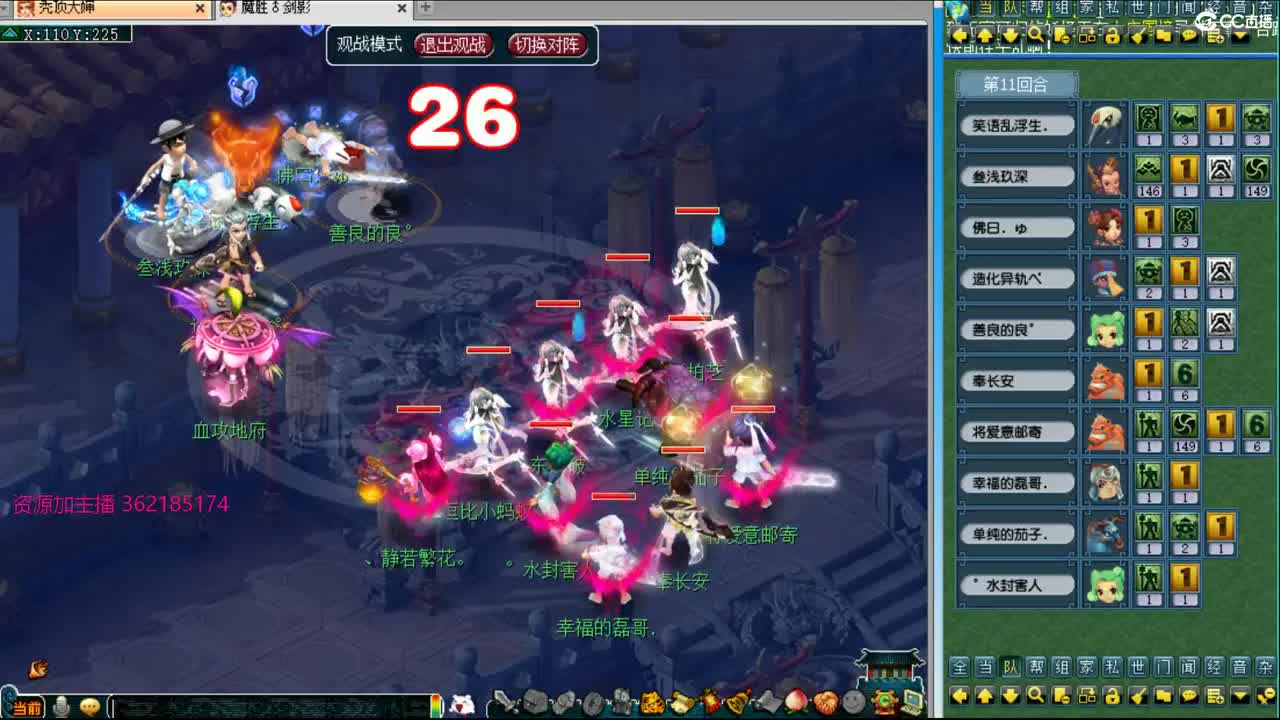Viewport: 1280px width, 720px height.
Task: Click the magnifying glass search icon in the chat toolbar
Action: (x=1036, y=696)
